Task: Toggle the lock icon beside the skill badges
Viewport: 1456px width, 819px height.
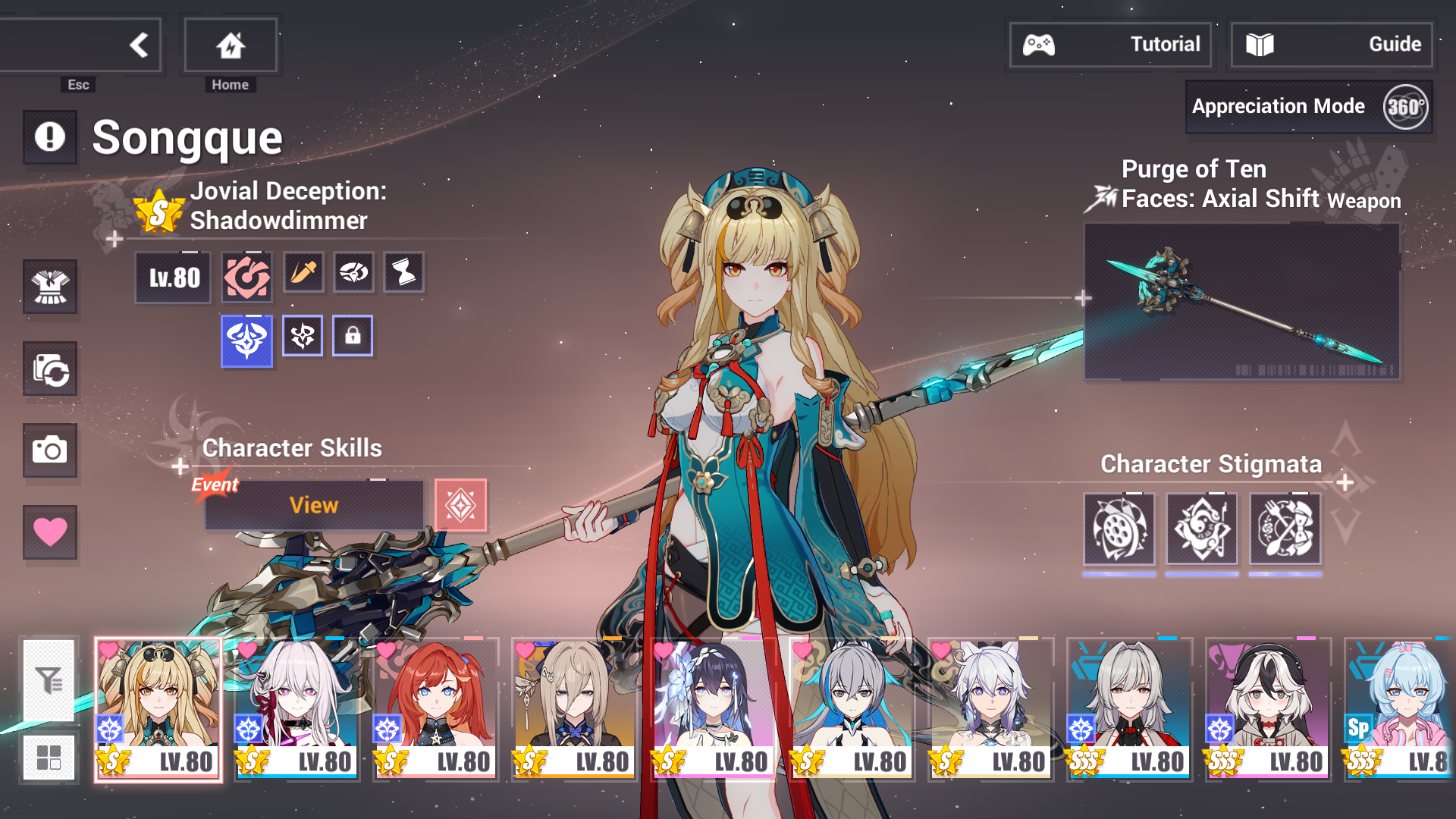Action: (353, 336)
